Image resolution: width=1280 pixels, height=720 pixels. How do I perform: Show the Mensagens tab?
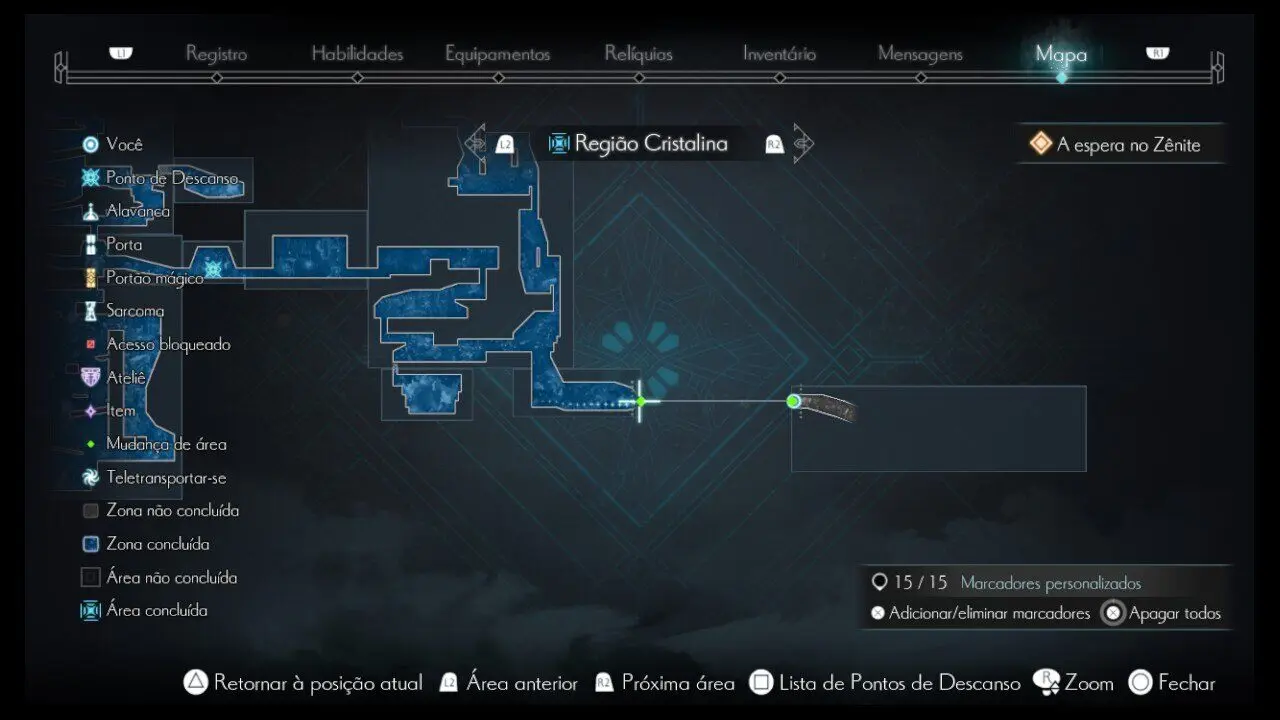coord(920,54)
